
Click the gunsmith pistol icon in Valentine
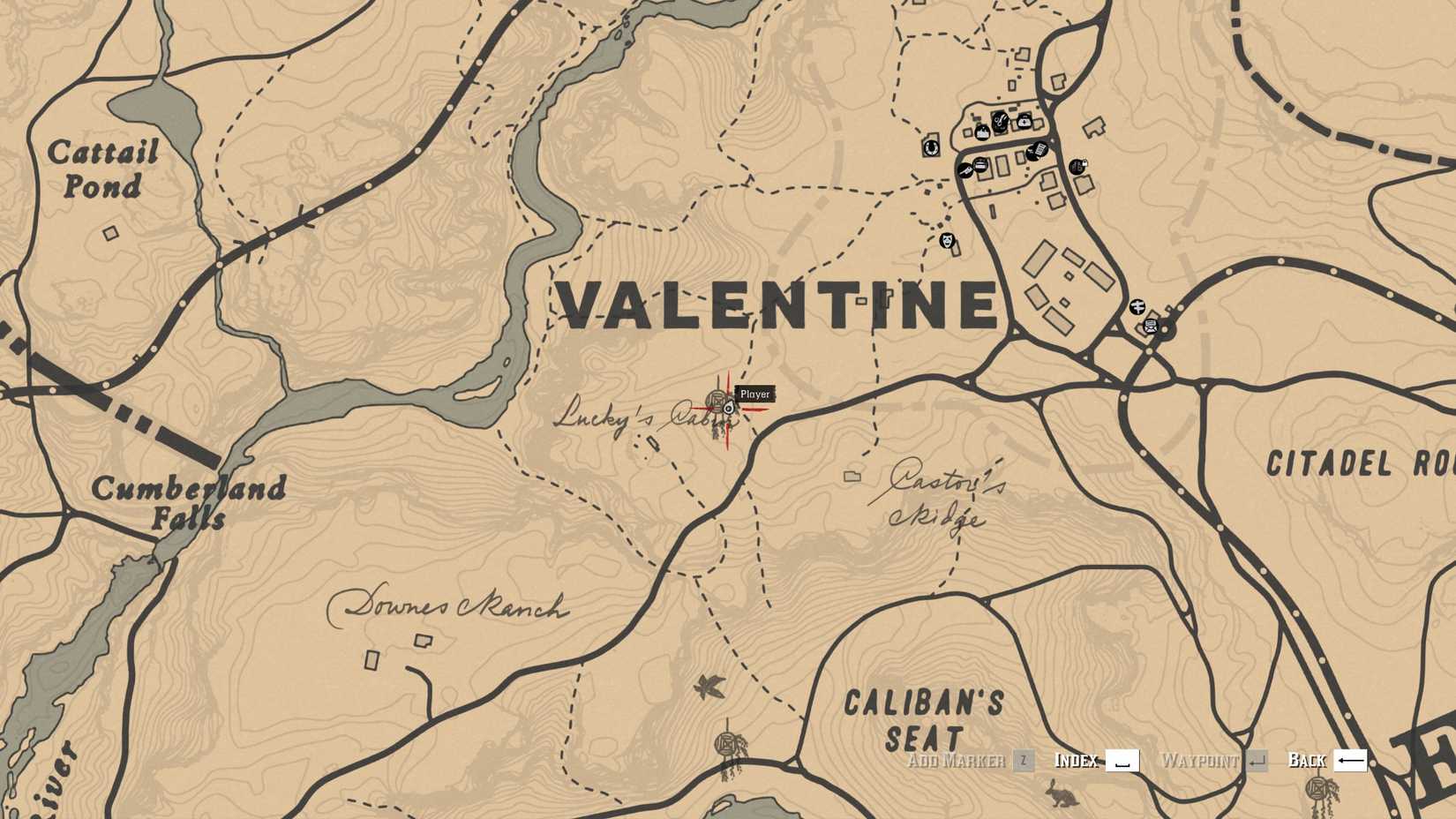[966, 169]
